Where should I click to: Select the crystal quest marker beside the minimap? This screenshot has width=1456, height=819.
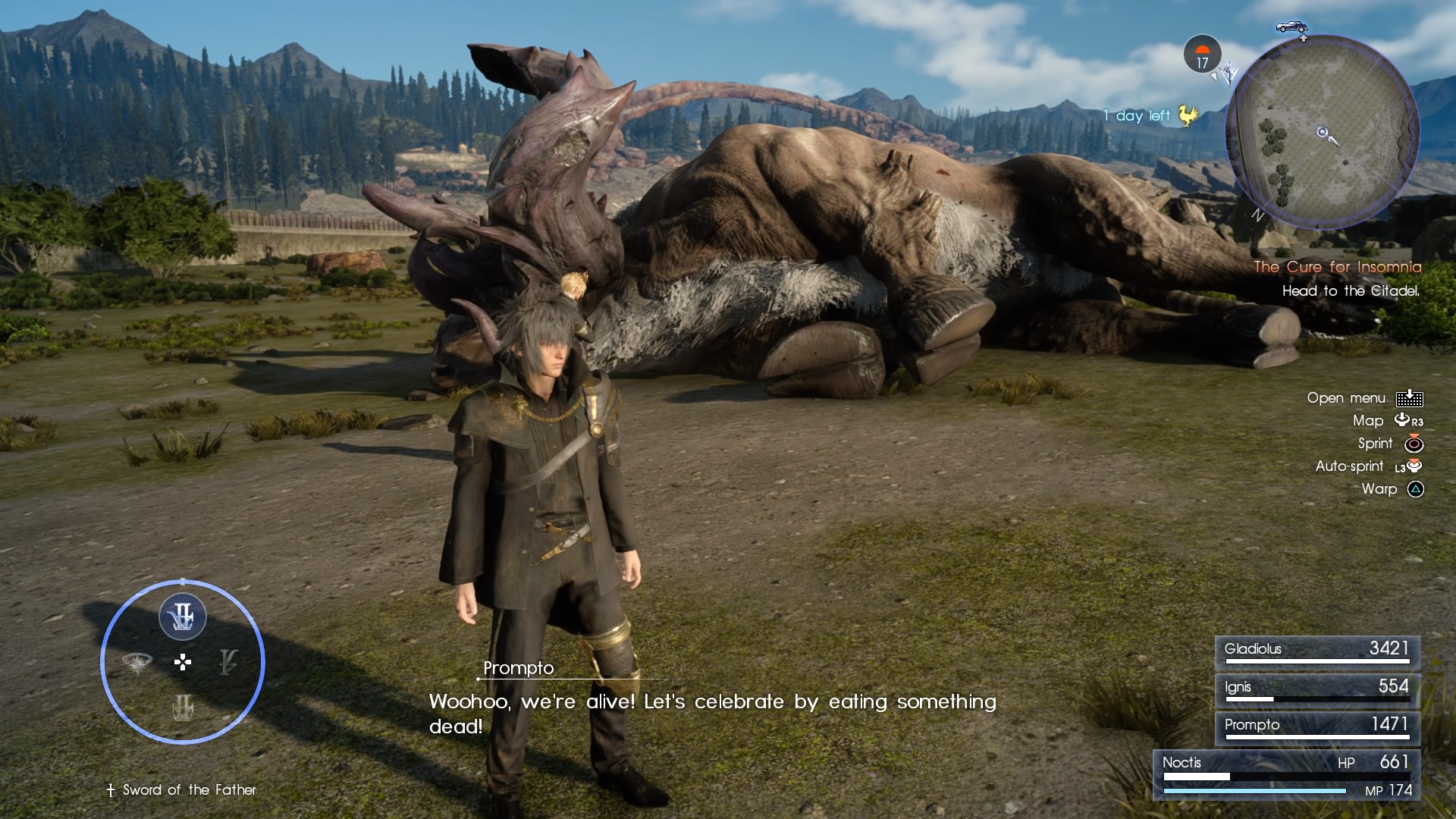[x=1228, y=74]
